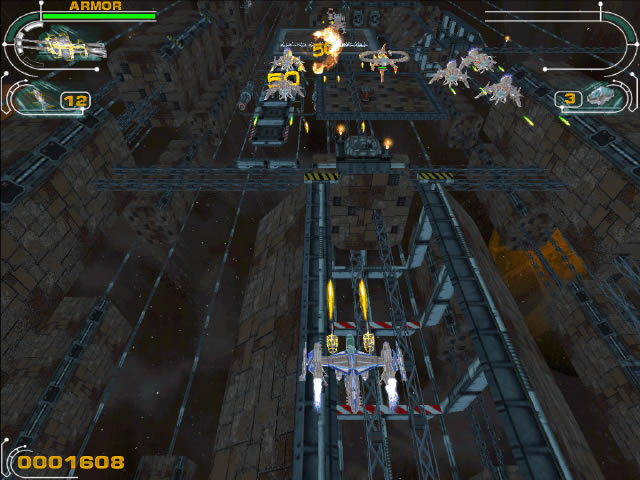Click the player ship lives icon
The width and height of the screenshot is (640, 480).
click(x=604, y=96)
